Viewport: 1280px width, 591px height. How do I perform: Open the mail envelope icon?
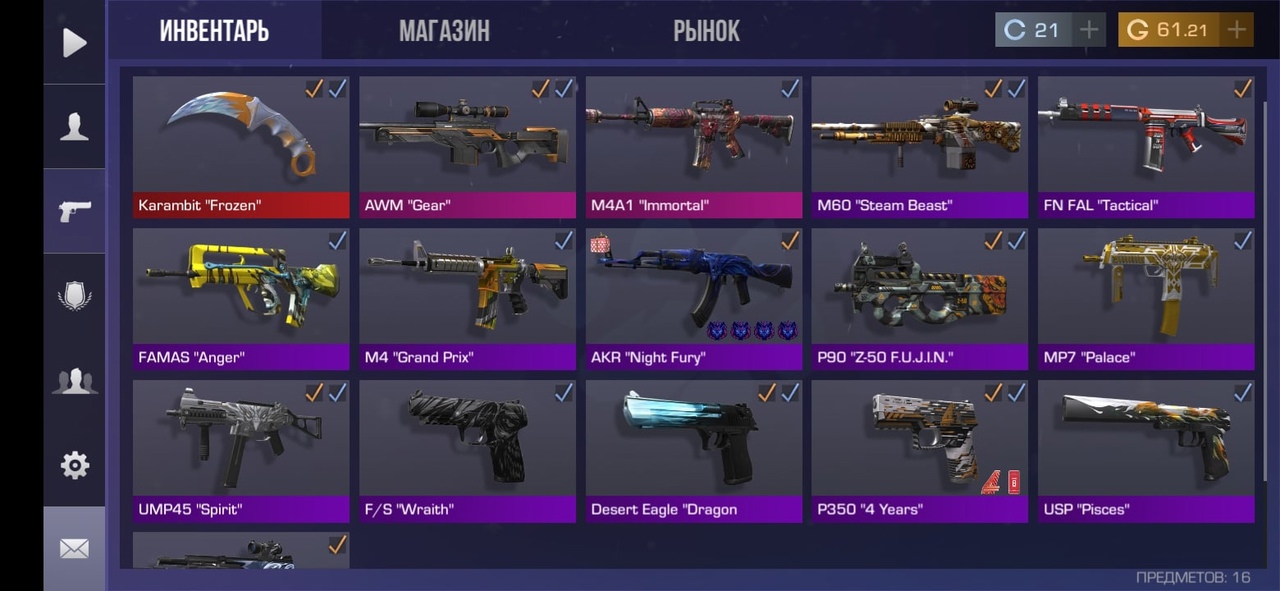[74, 548]
